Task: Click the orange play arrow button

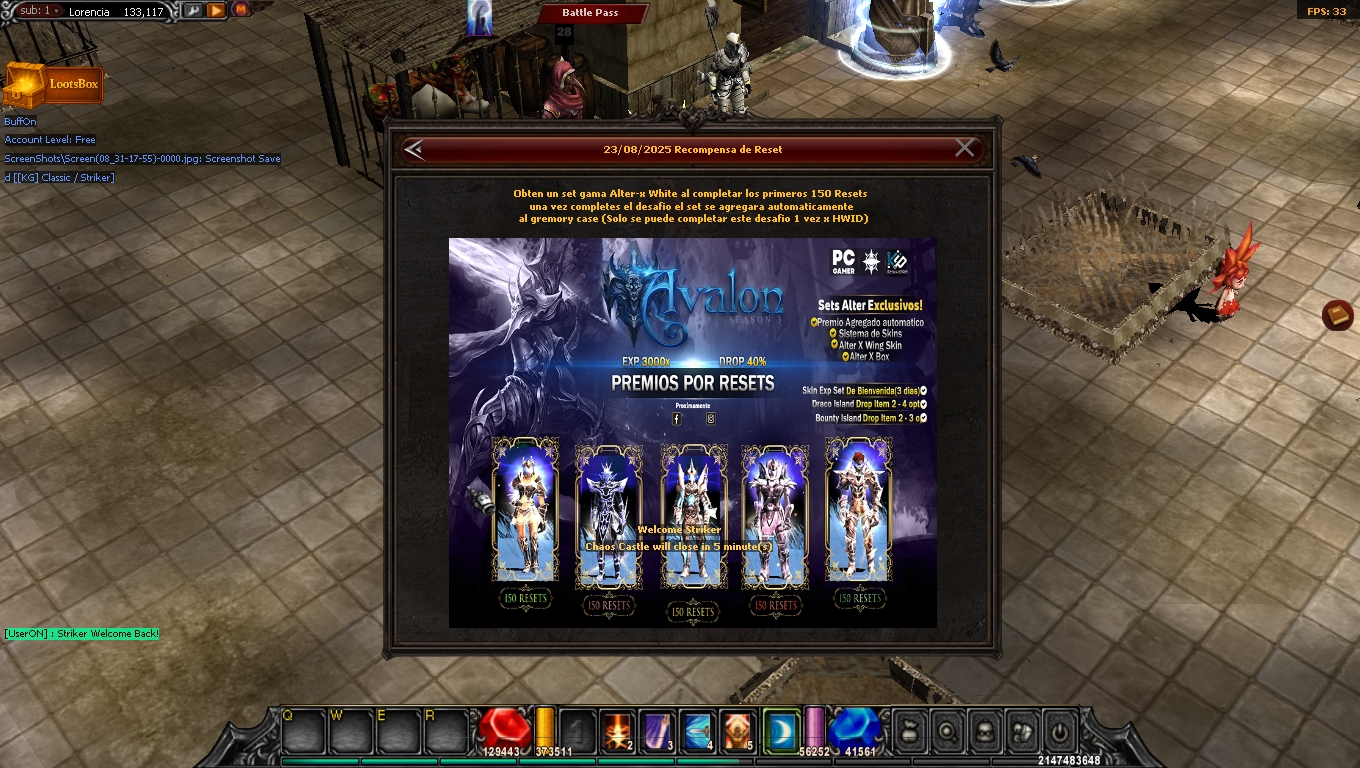Action: [216, 10]
